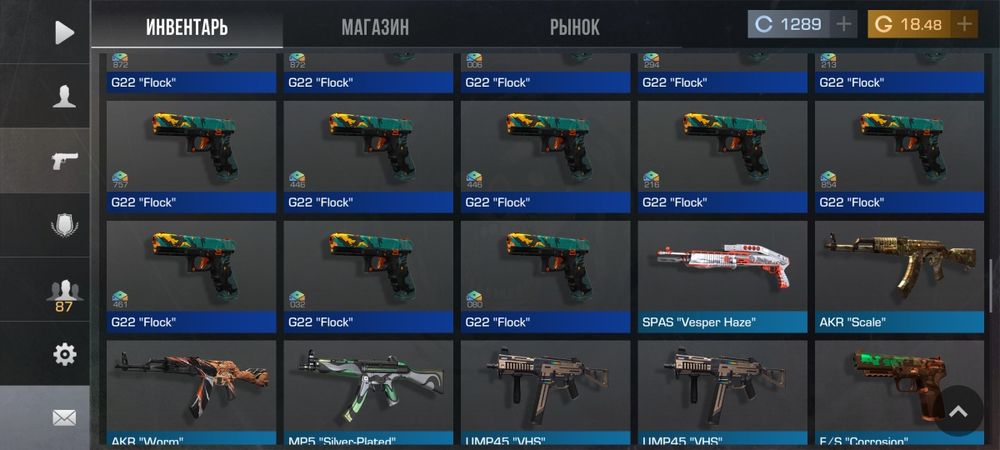Choose the AKR "Scale" rifle
Screen dimensions: 1000x450
click(899, 275)
